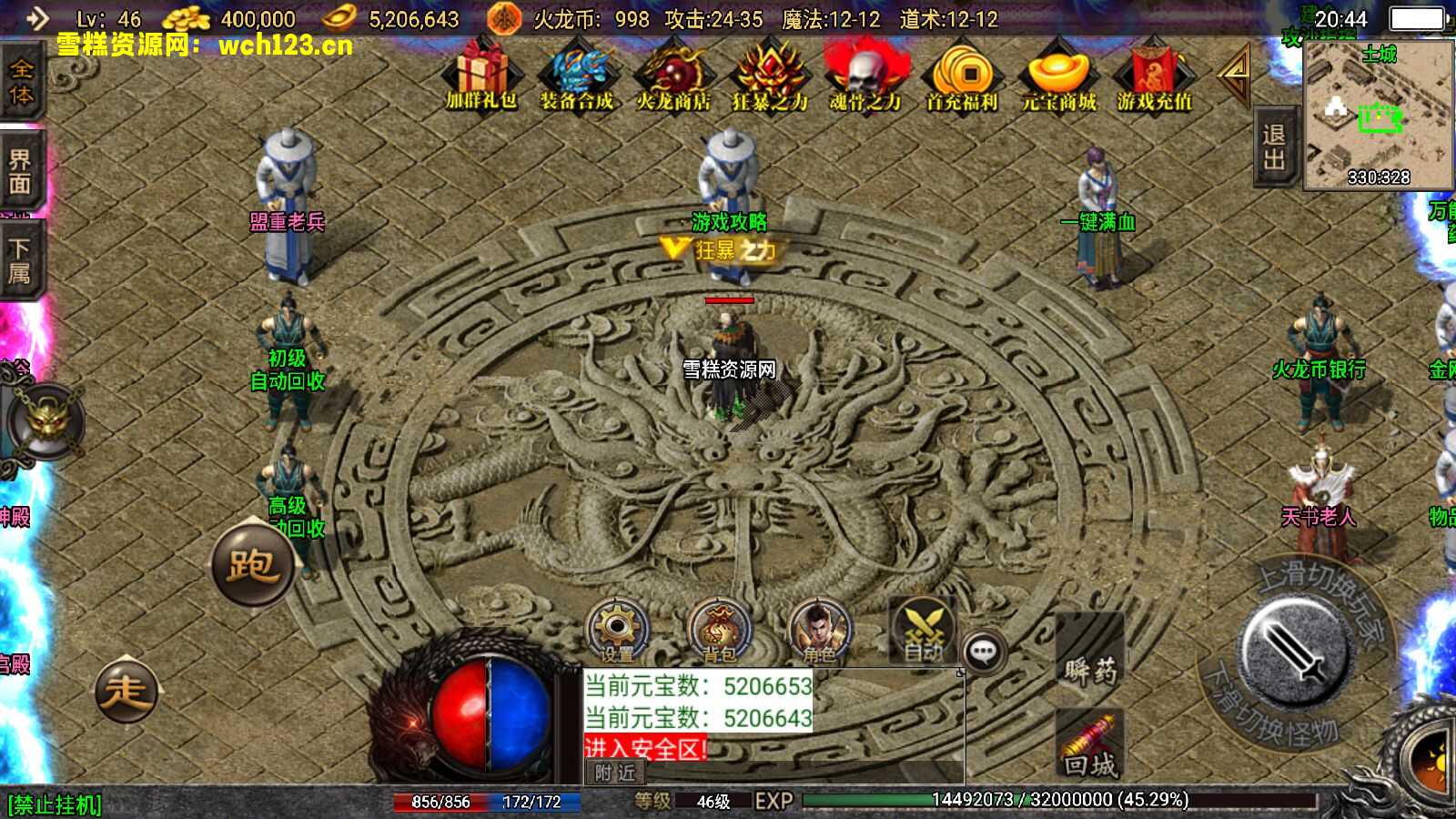Visit the 火龙商店 shop

[x=673, y=76]
